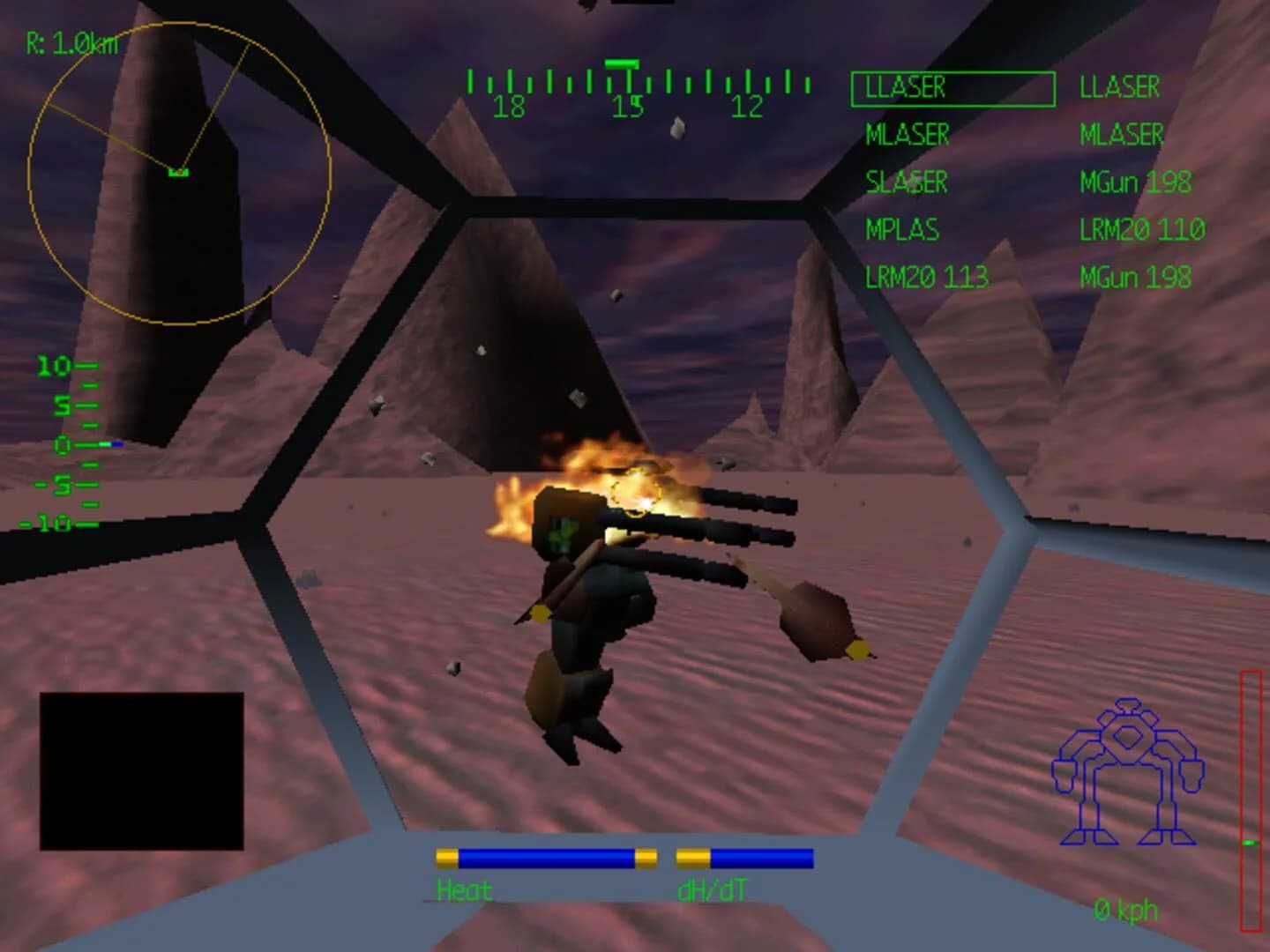1270x952 pixels.
Task: Select the LRM20 113 missile rack
Action: click(x=925, y=276)
